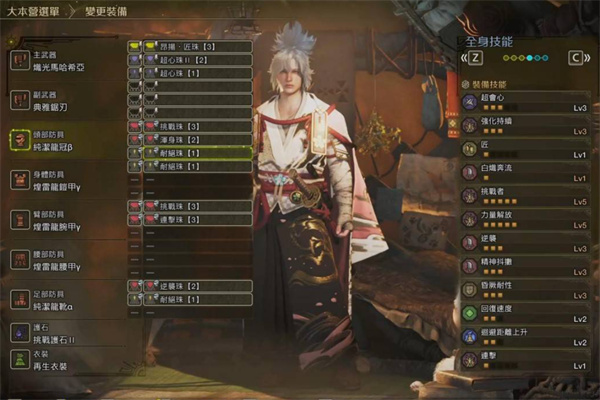
Task: Show details for the 超會心 skill
Action: (525, 101)
